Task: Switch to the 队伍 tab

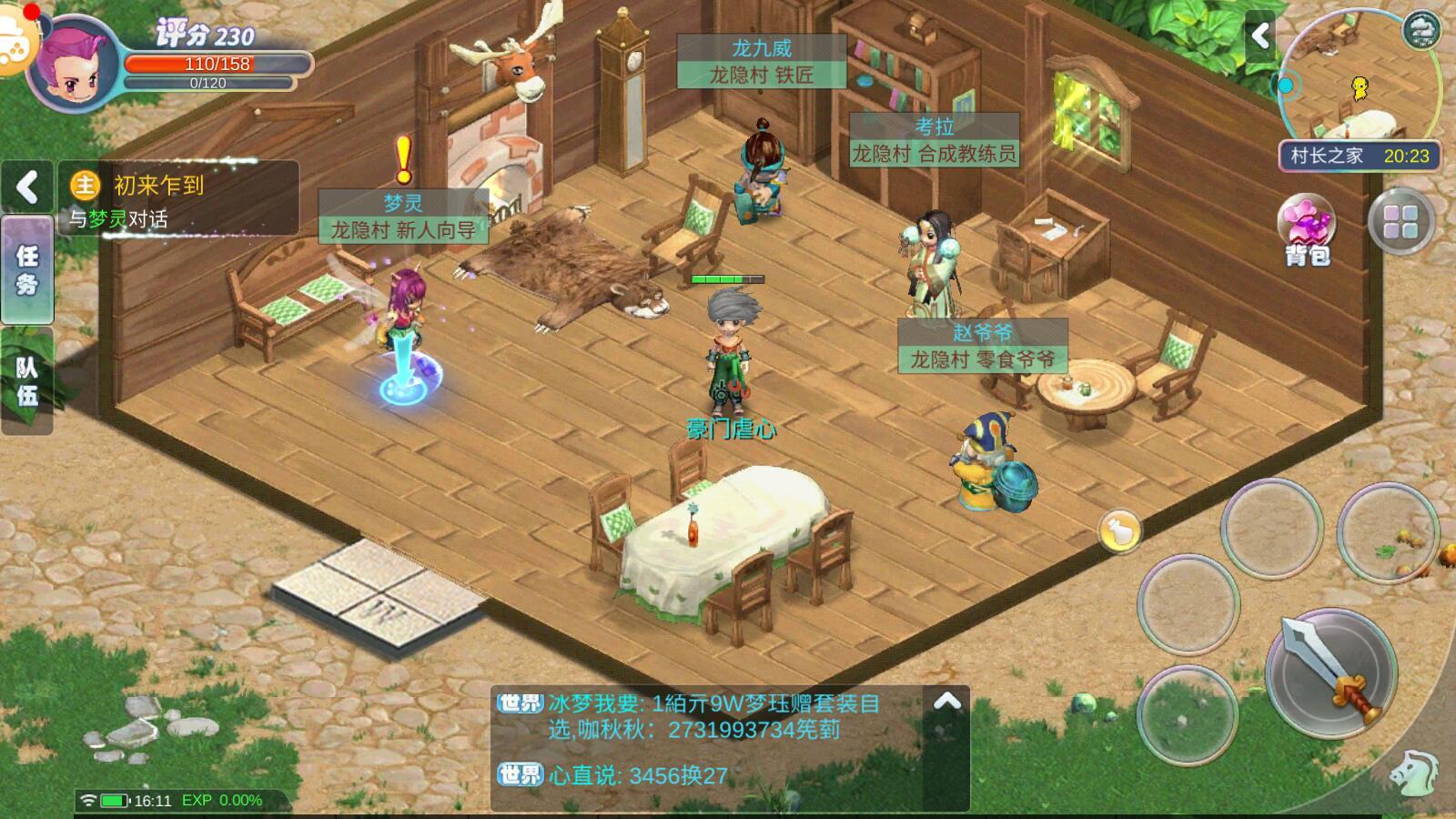Action: click(27, 381)
